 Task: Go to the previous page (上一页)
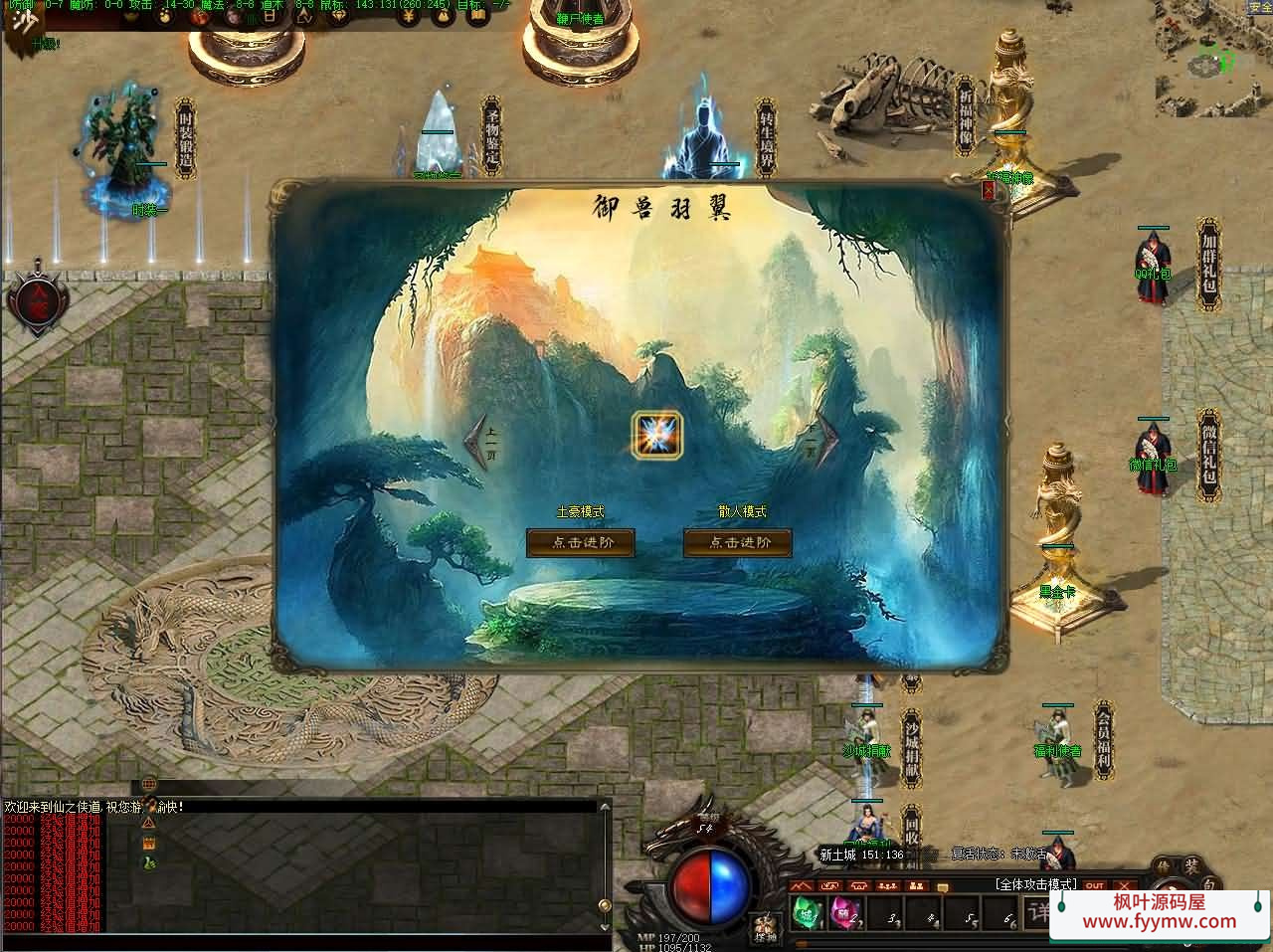481,440
